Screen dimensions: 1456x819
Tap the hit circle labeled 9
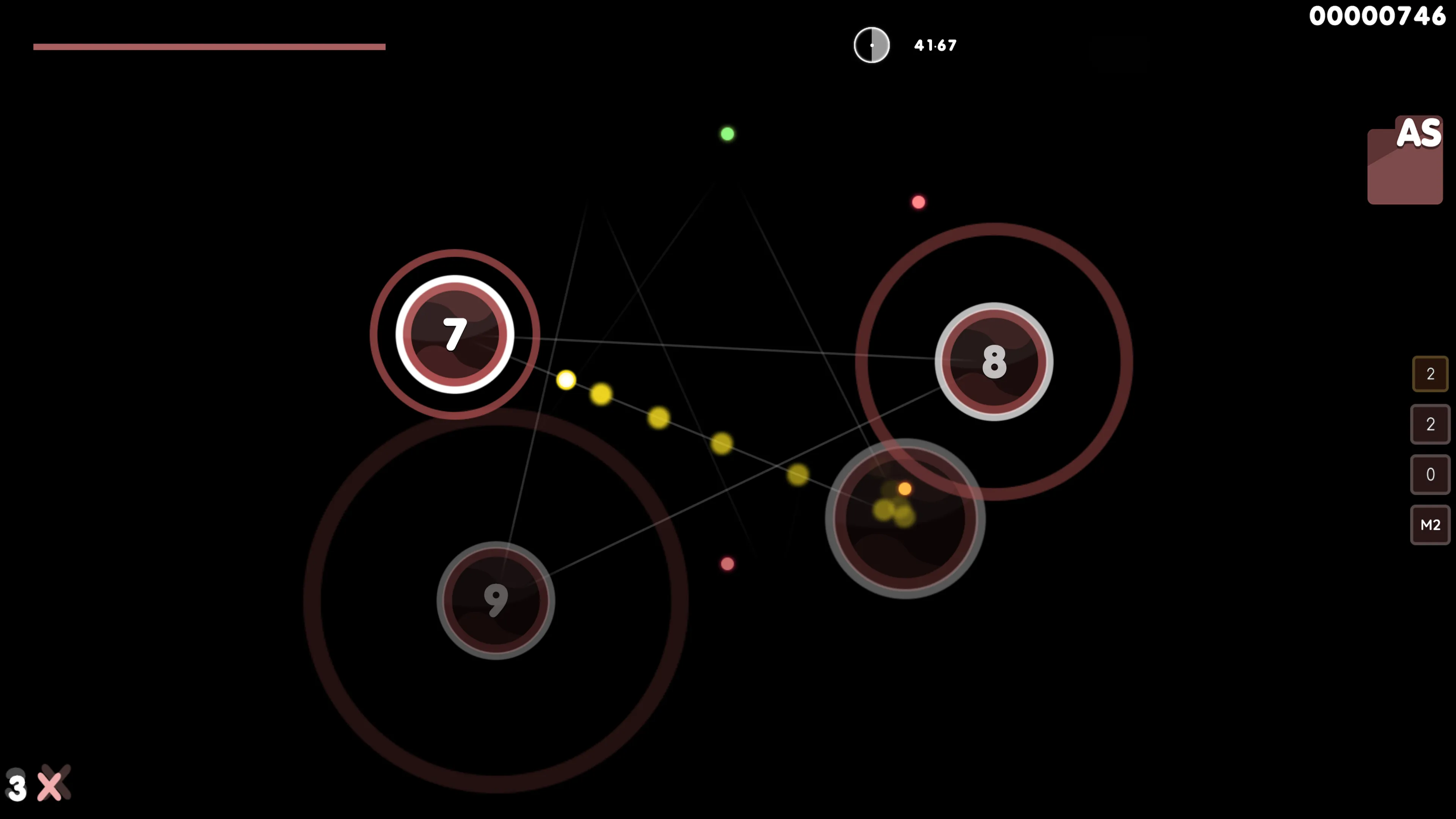coord(496,600)
